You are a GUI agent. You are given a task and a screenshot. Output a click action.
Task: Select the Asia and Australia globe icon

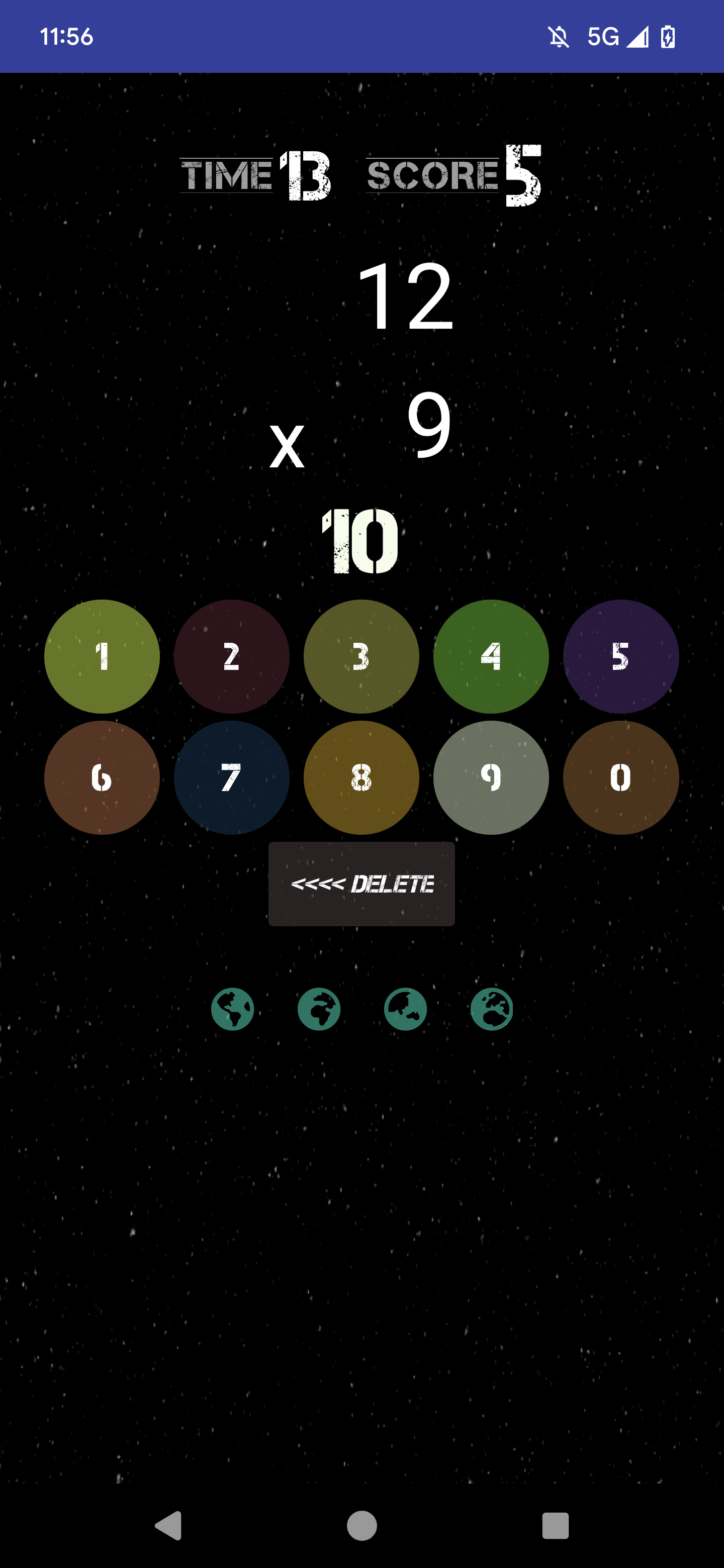coord(406,1008)
